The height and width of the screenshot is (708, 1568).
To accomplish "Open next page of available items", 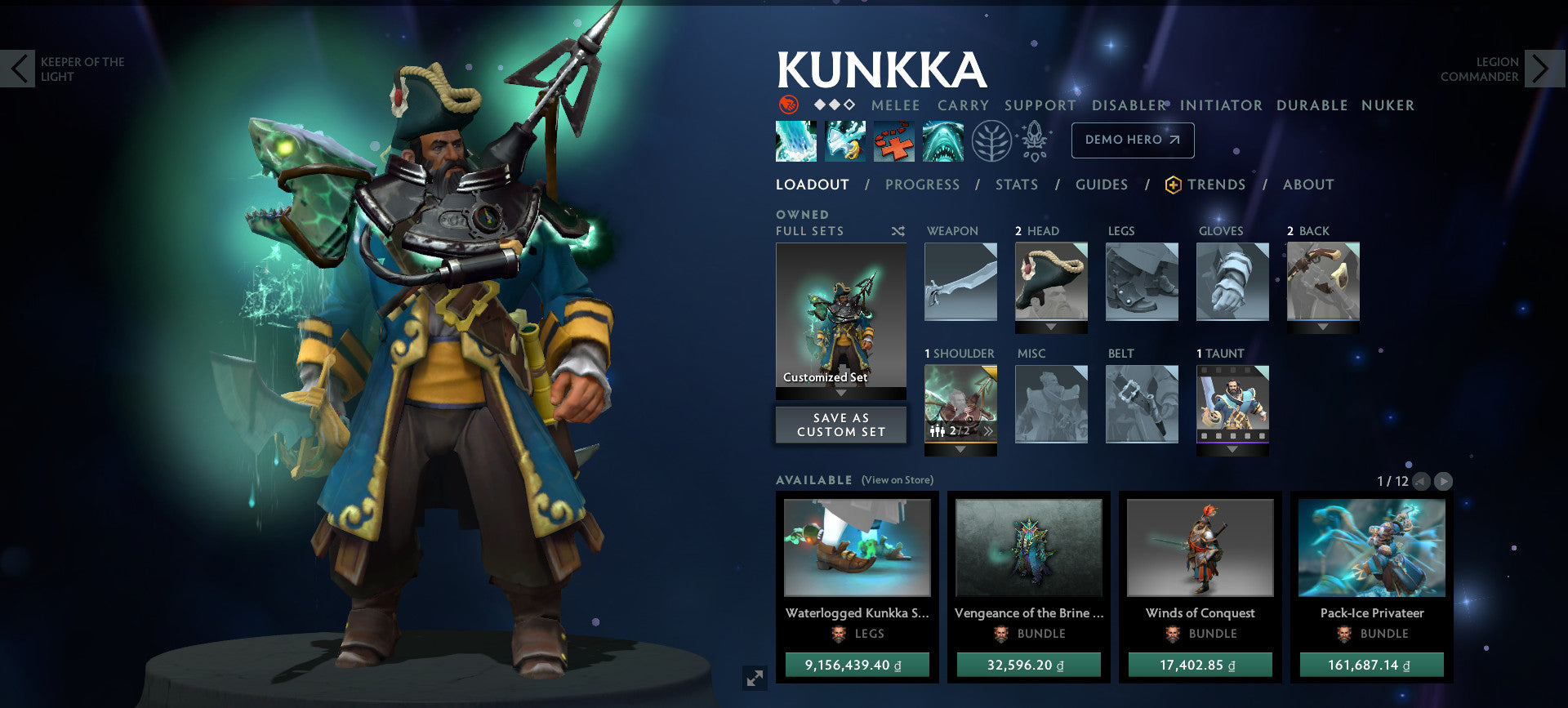I will pyautogui.click(x=1444, y=482).
